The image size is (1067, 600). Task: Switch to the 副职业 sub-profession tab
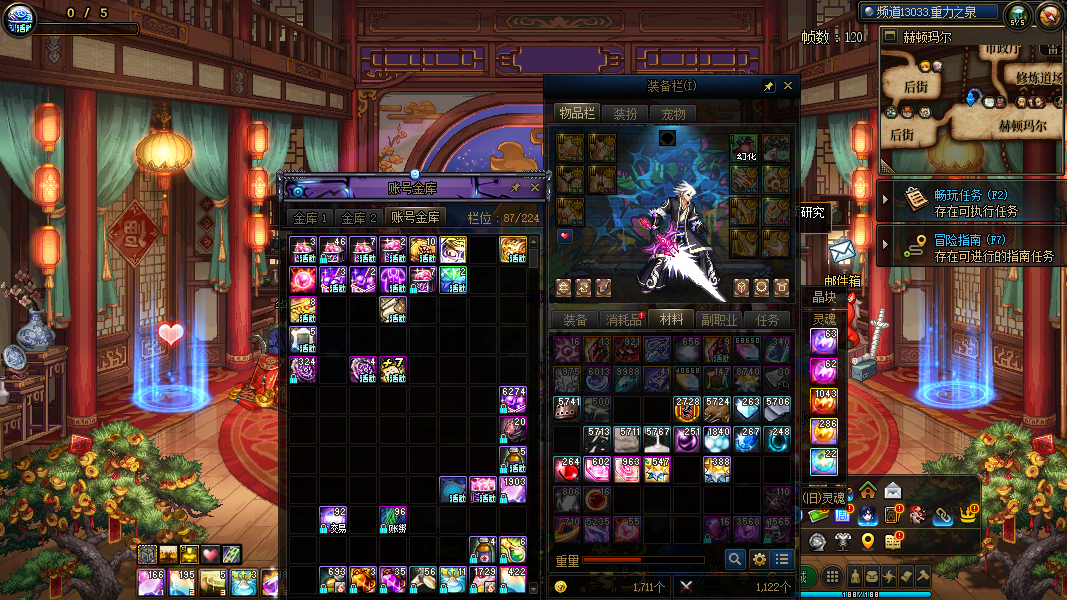click(x=718, y=320)
